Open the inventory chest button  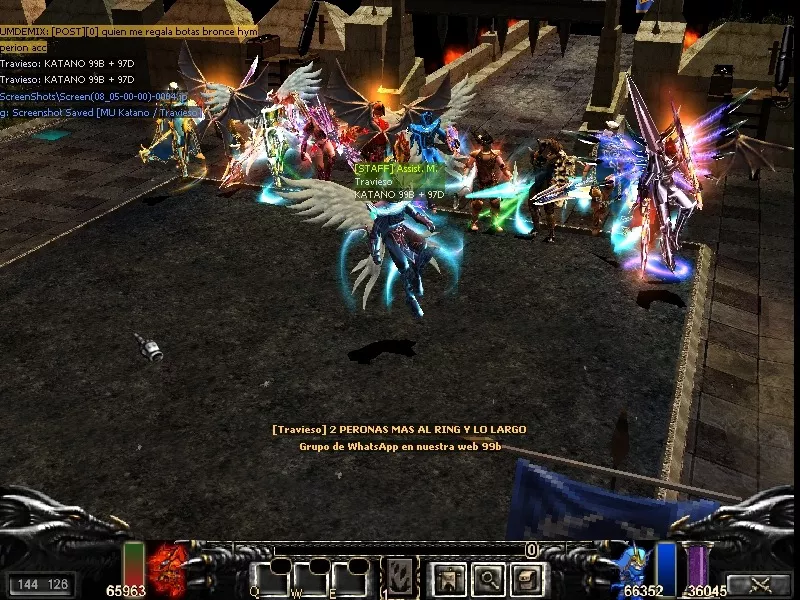tap(528, 578)
